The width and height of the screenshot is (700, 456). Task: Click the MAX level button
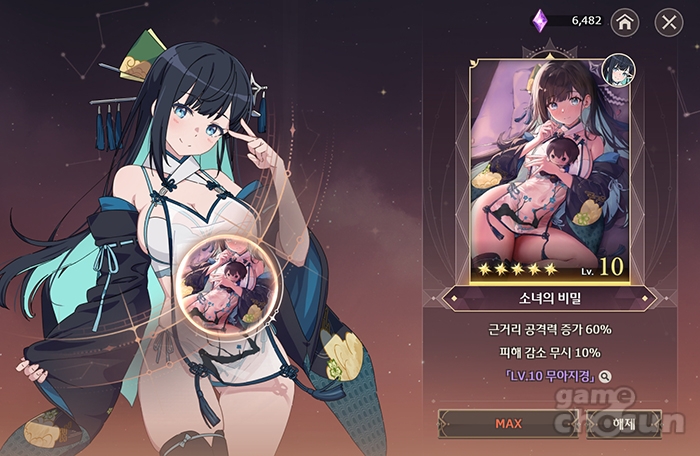[x=508, y=423]
